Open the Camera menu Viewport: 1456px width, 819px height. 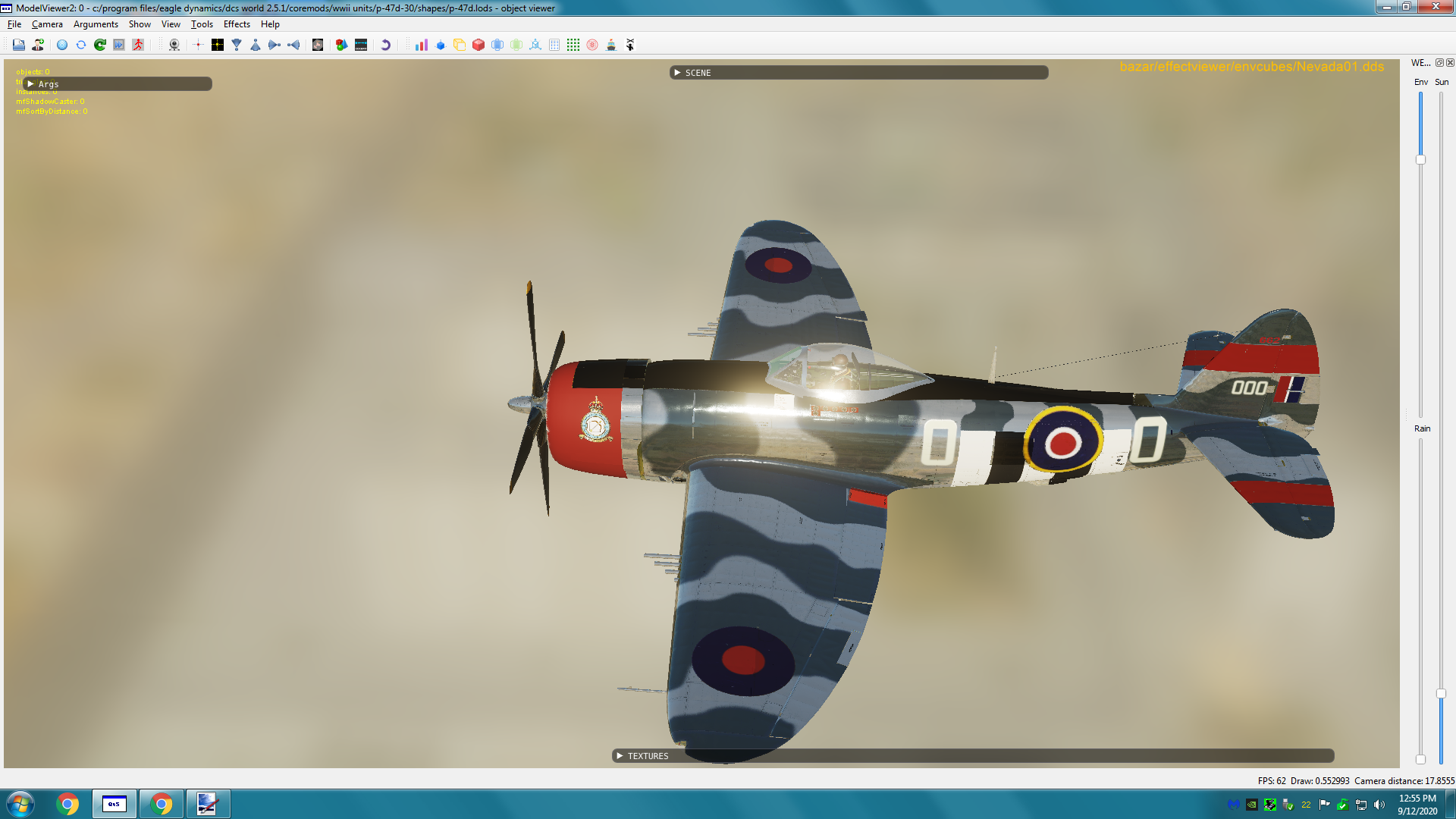click(47, 24)
